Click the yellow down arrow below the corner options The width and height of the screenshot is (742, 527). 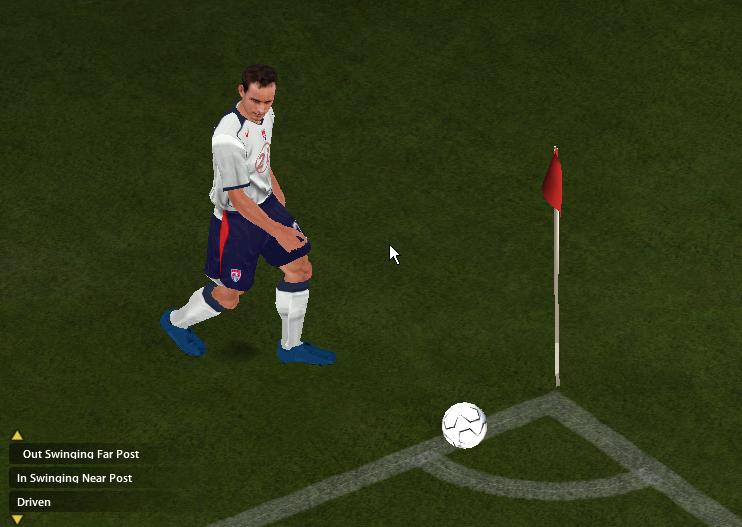[x=17, y=520]
